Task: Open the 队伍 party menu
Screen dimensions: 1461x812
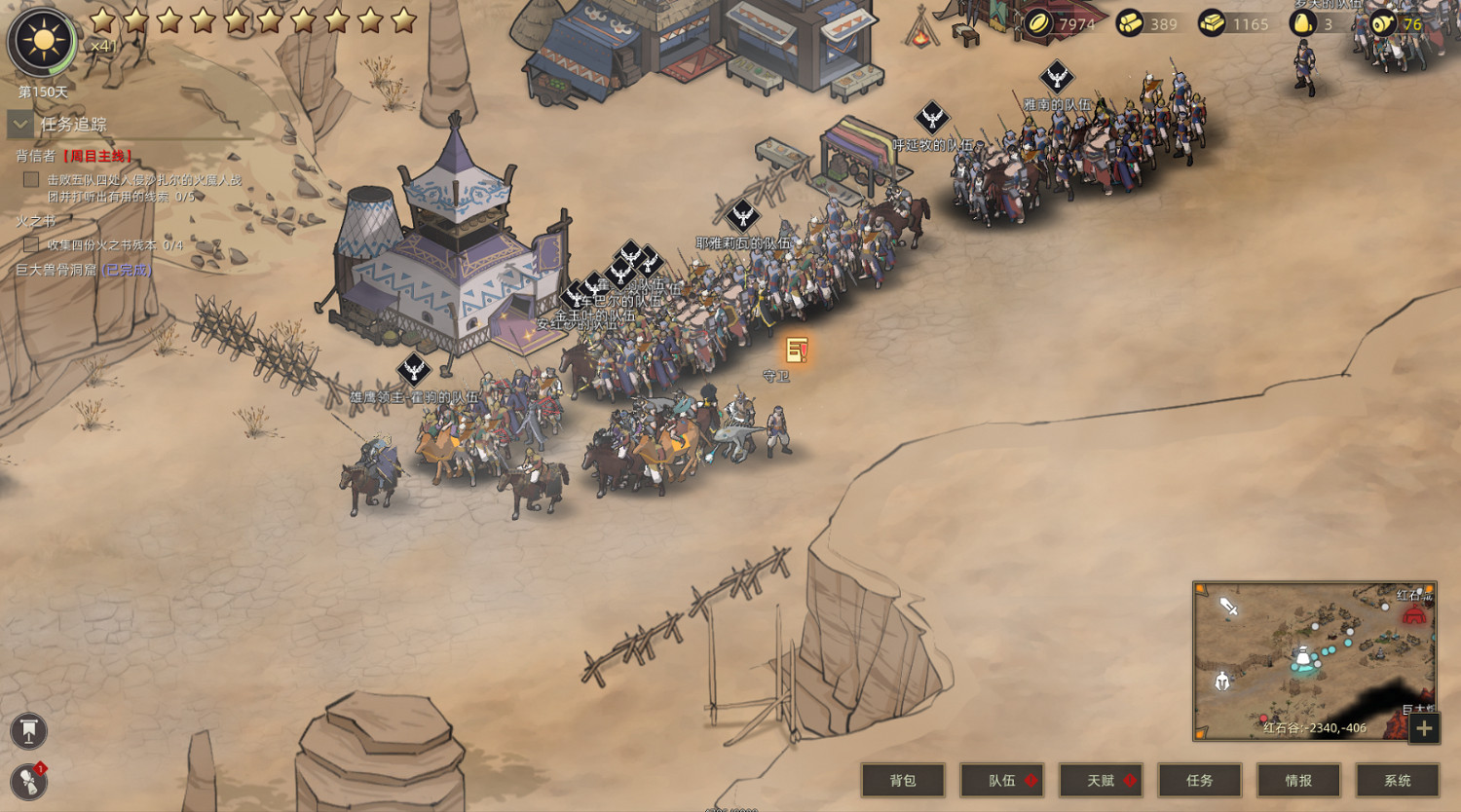Action: 1001,780
